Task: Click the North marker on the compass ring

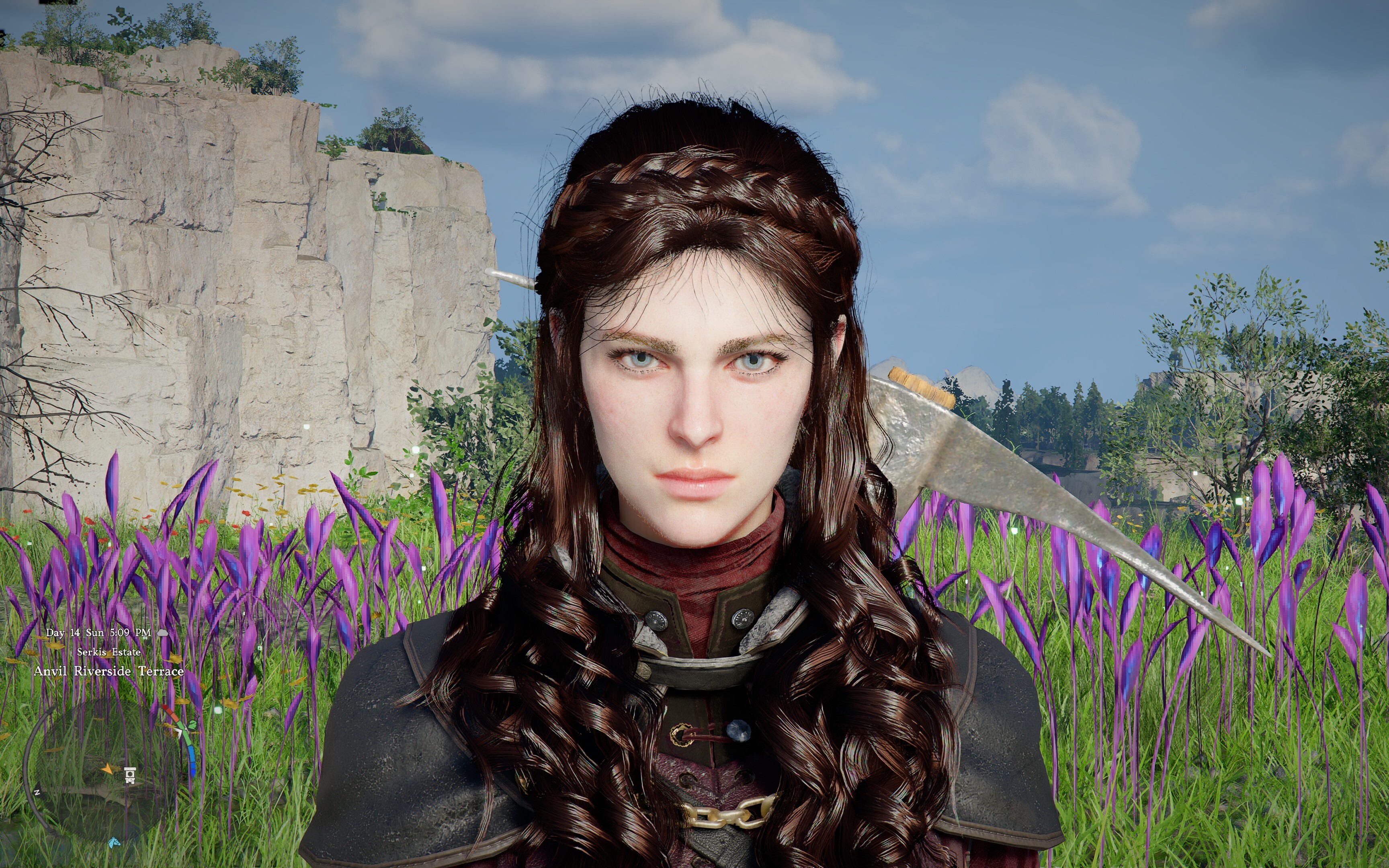Action: (37, 792)
